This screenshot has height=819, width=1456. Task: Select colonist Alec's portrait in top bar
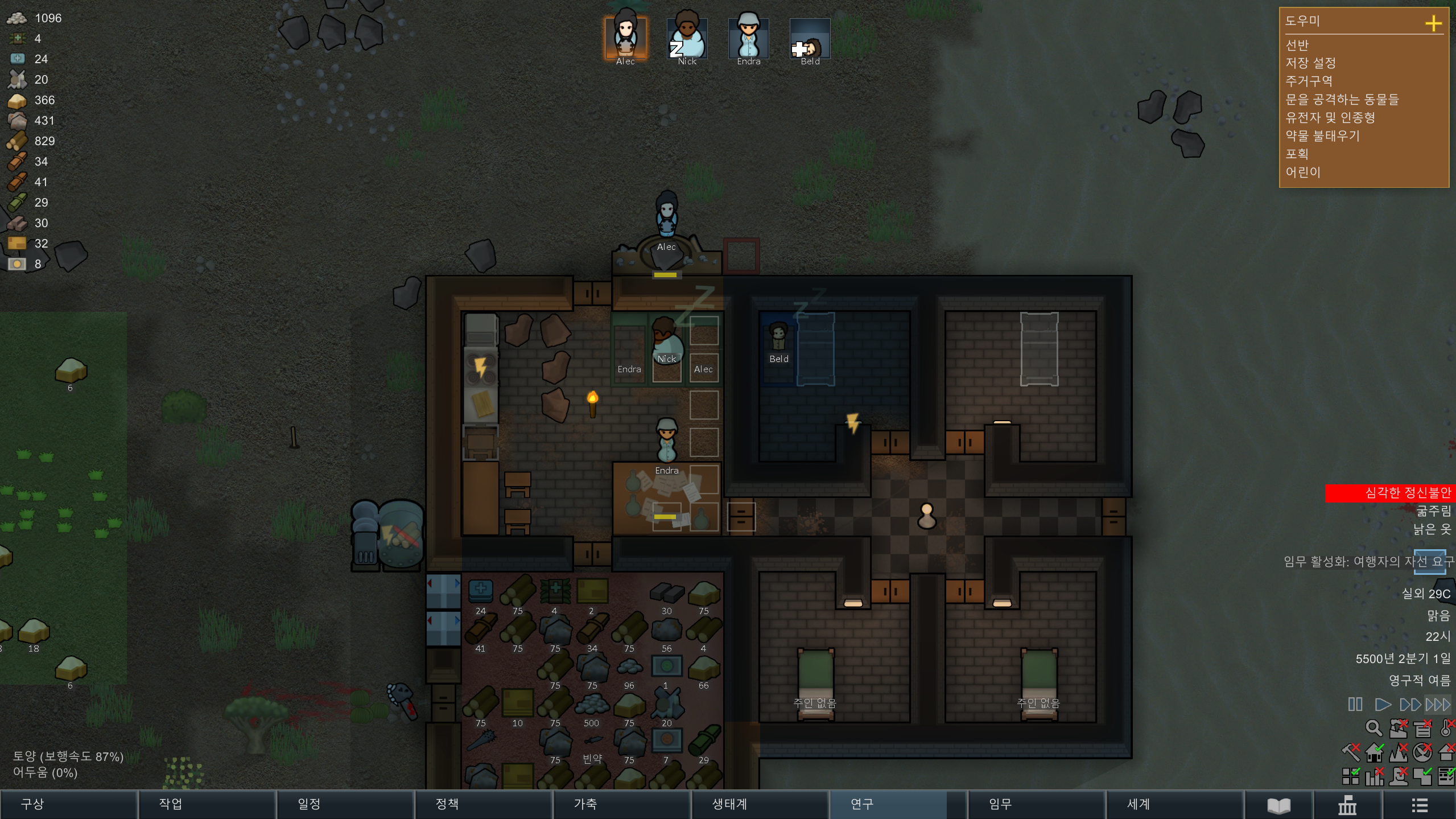pyautogui.click(x=625, y=38)
